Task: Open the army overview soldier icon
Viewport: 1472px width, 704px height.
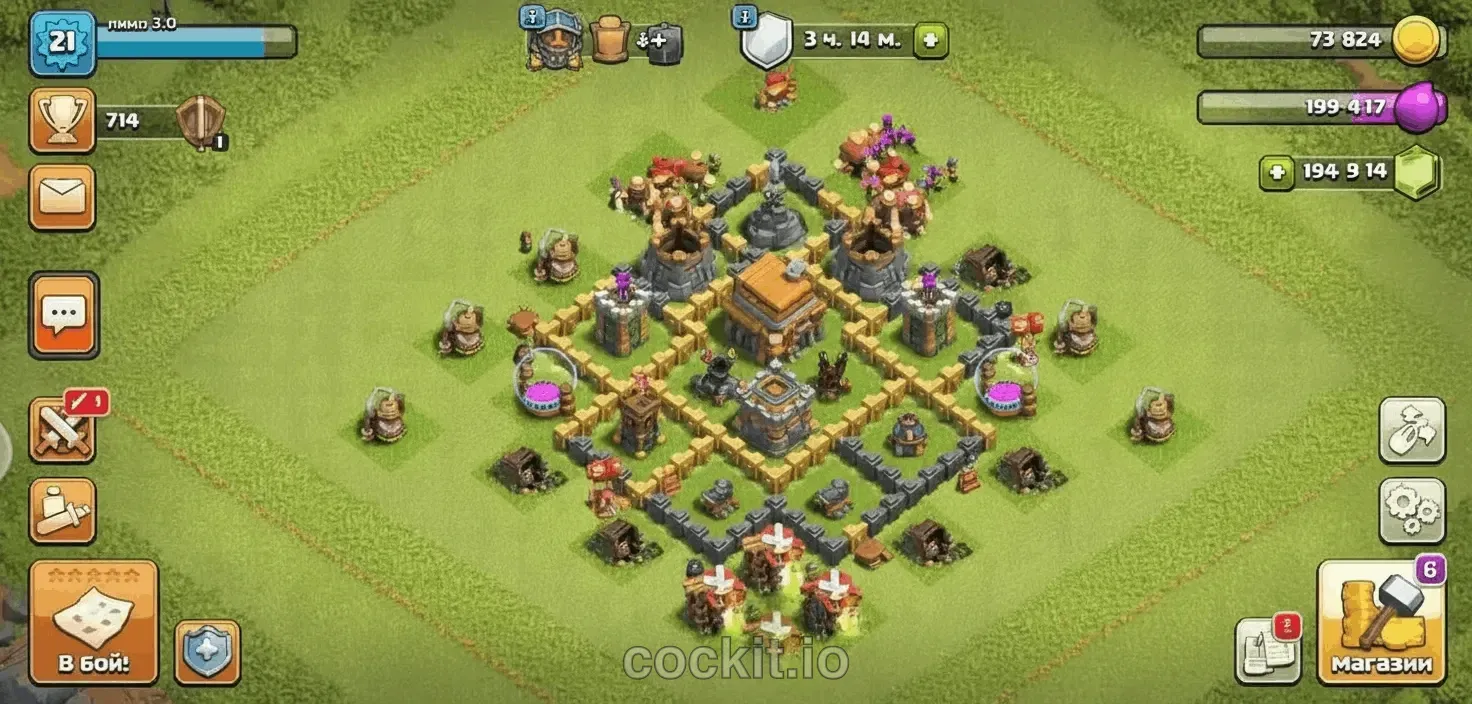Action: click(62, 511)
